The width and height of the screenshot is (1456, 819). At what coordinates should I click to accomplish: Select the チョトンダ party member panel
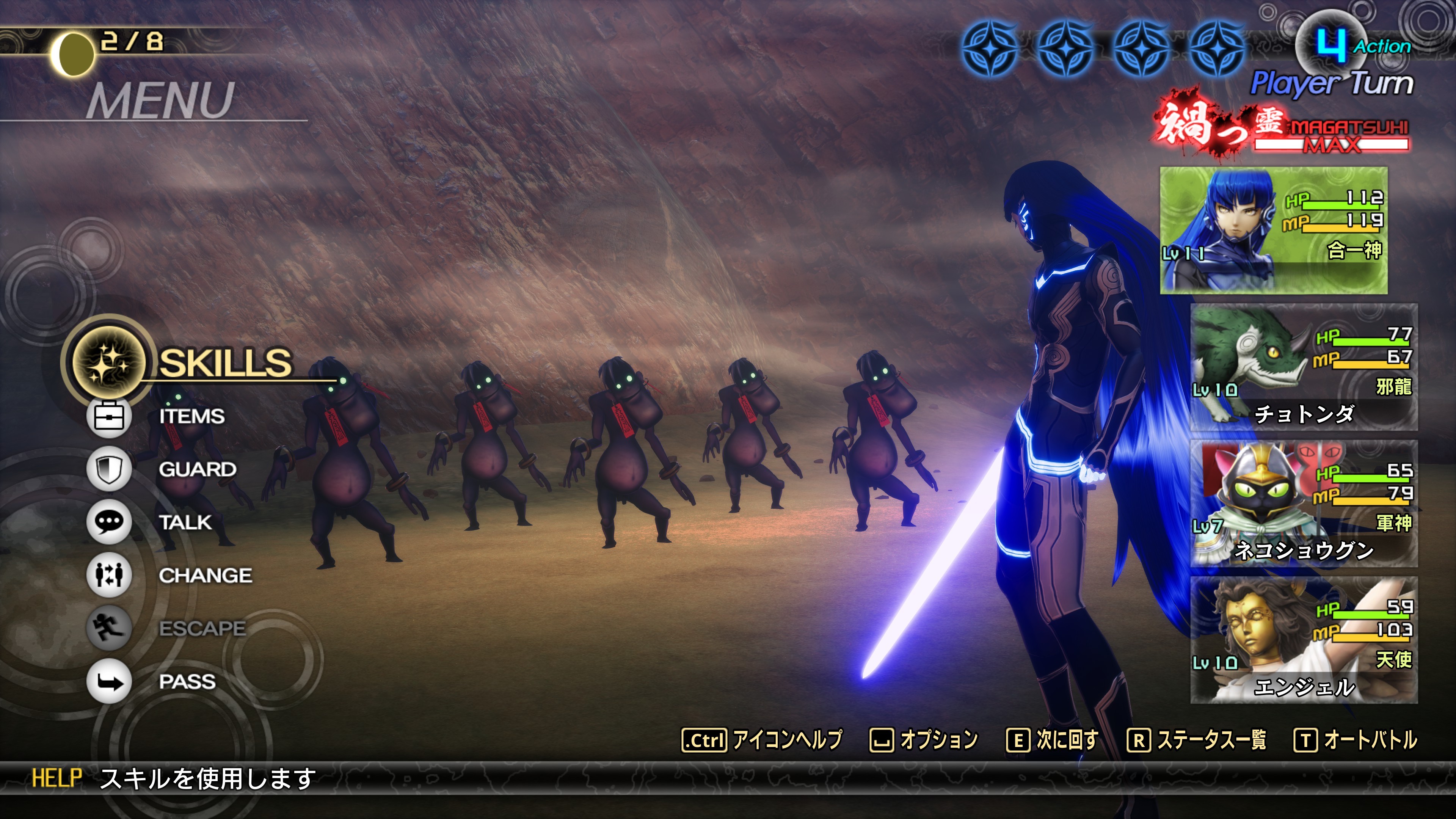tap(1304, 367)
